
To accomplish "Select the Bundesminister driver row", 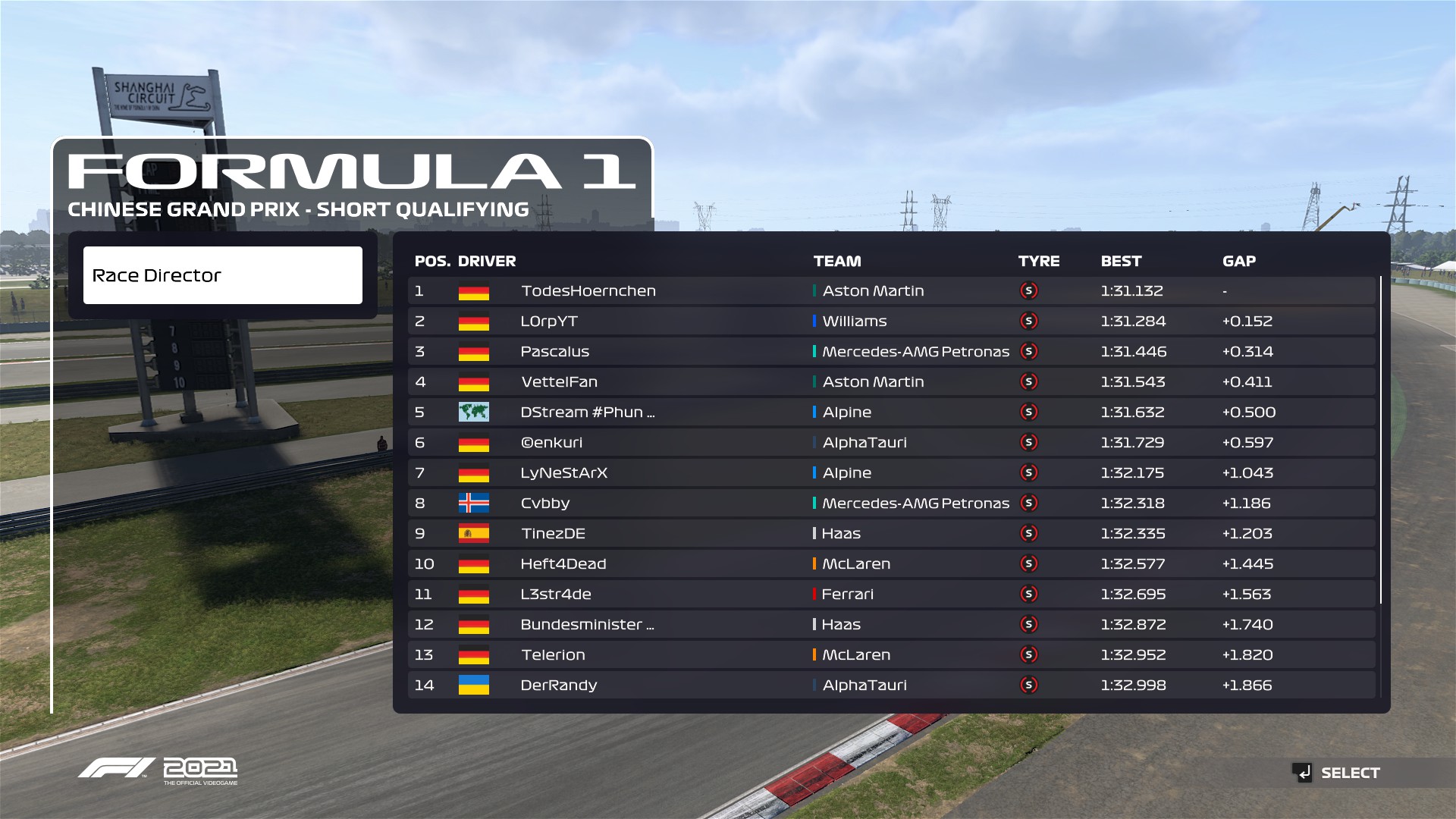I will (586, 625).
